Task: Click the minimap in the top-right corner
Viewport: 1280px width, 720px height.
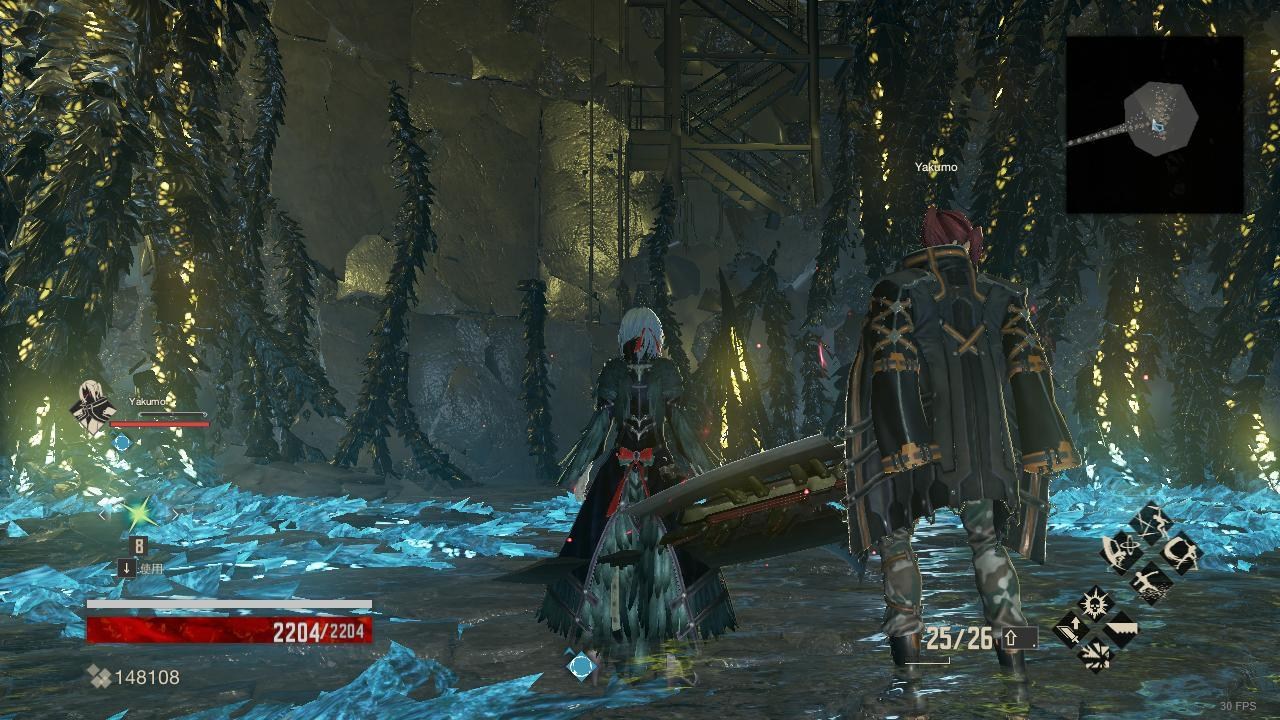Action: coord(1155,122)
